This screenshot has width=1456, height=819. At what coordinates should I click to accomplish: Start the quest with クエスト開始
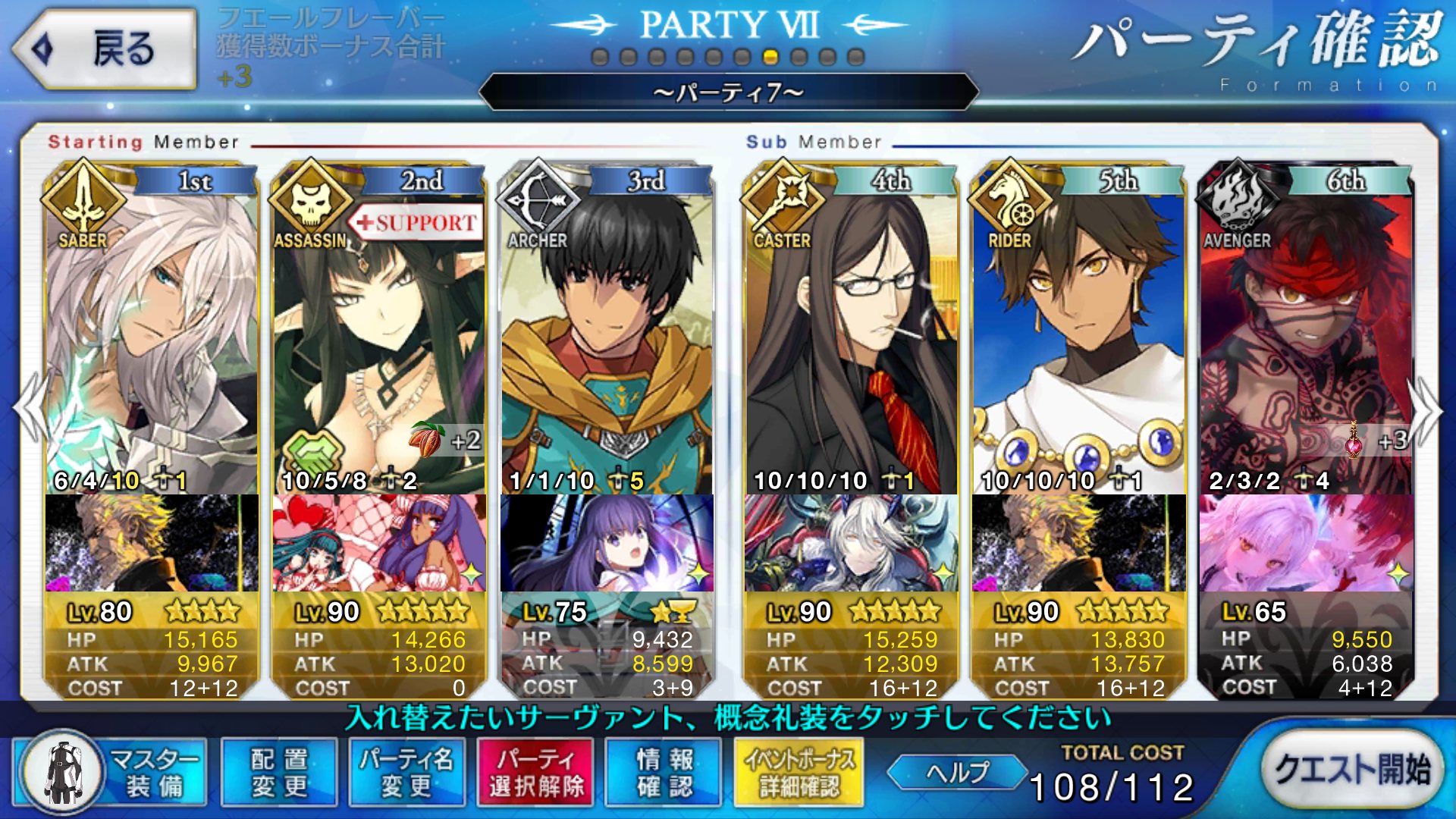point(1352,769)
